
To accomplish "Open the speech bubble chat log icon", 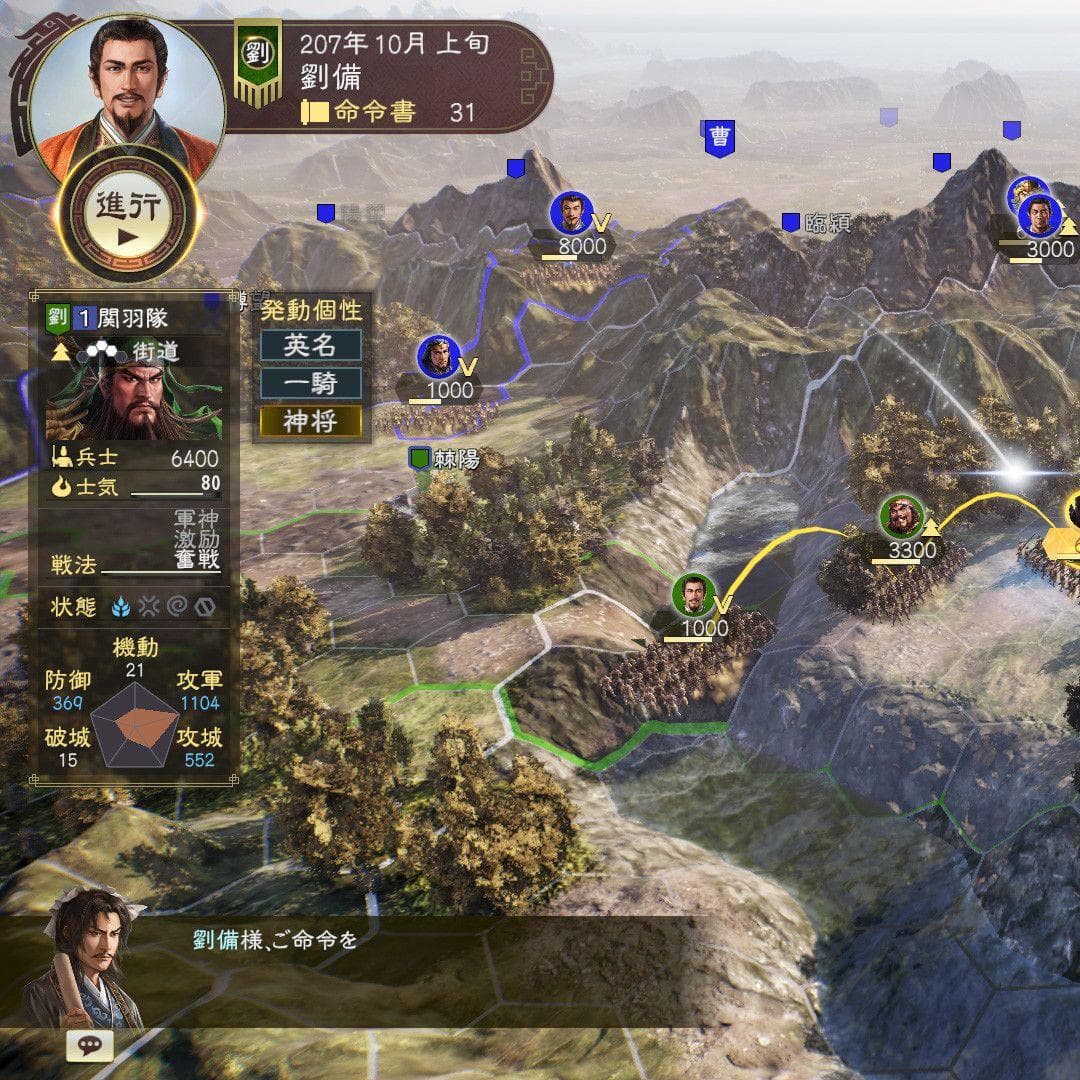I will [x=89, y=1045].
